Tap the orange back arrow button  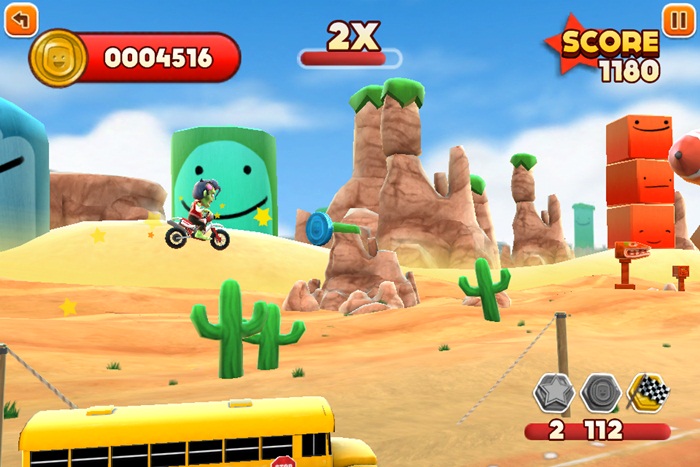click(x=21, y=19)
